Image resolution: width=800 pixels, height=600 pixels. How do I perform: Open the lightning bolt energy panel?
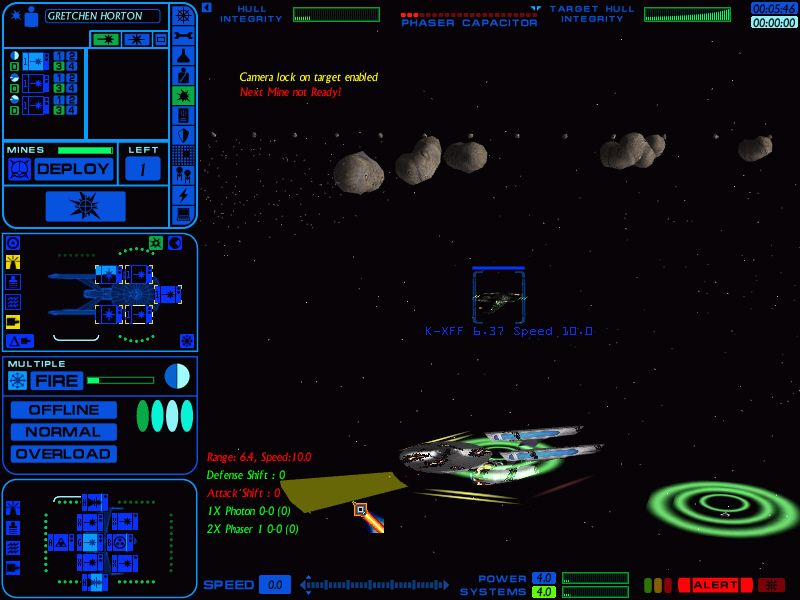pyautogui.click(x=183, y=194)
